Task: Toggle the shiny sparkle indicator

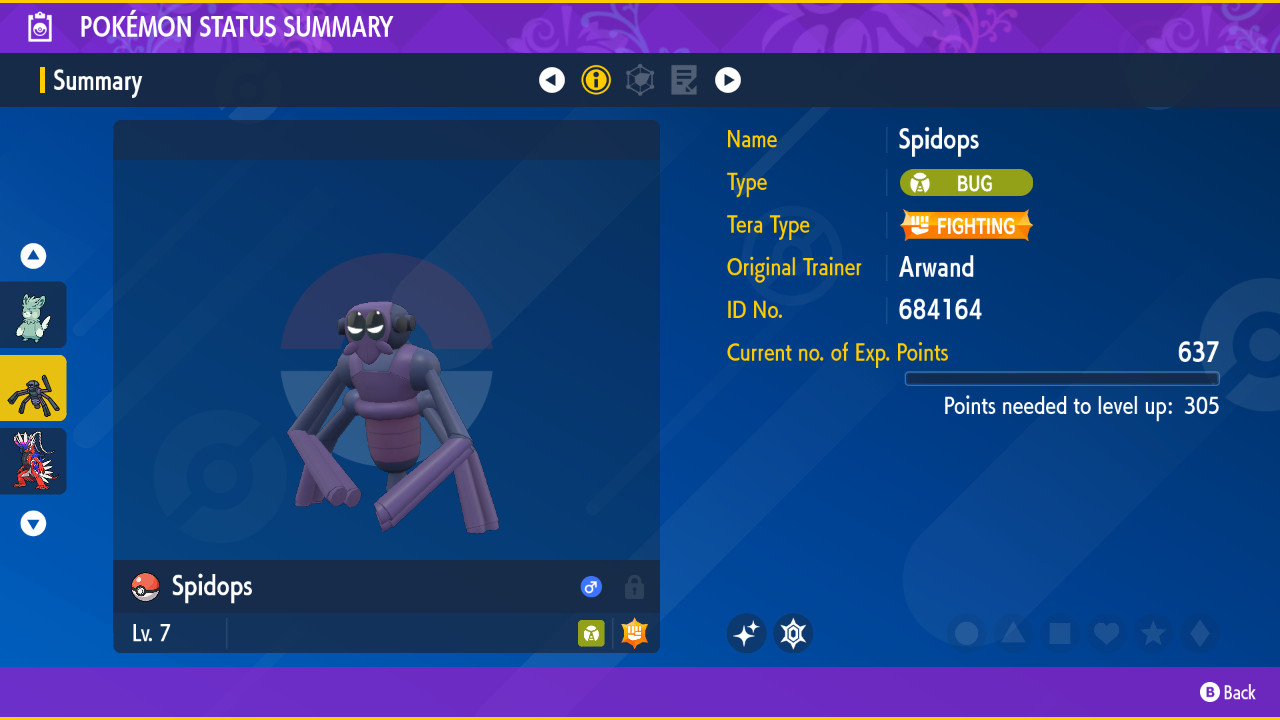Action: pos(746,633)
